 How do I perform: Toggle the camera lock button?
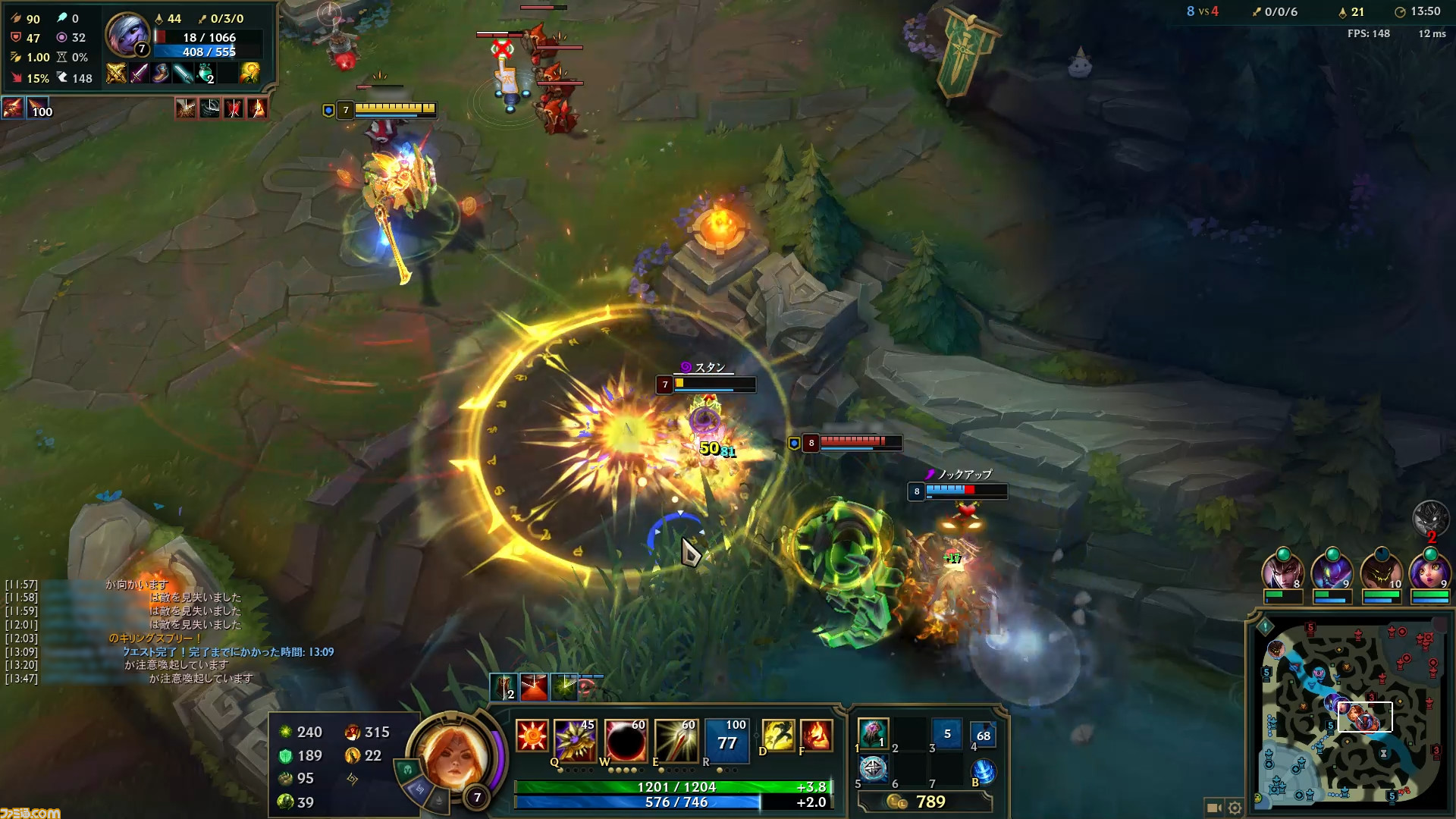pyautogui.click(x=1213, y=808)
